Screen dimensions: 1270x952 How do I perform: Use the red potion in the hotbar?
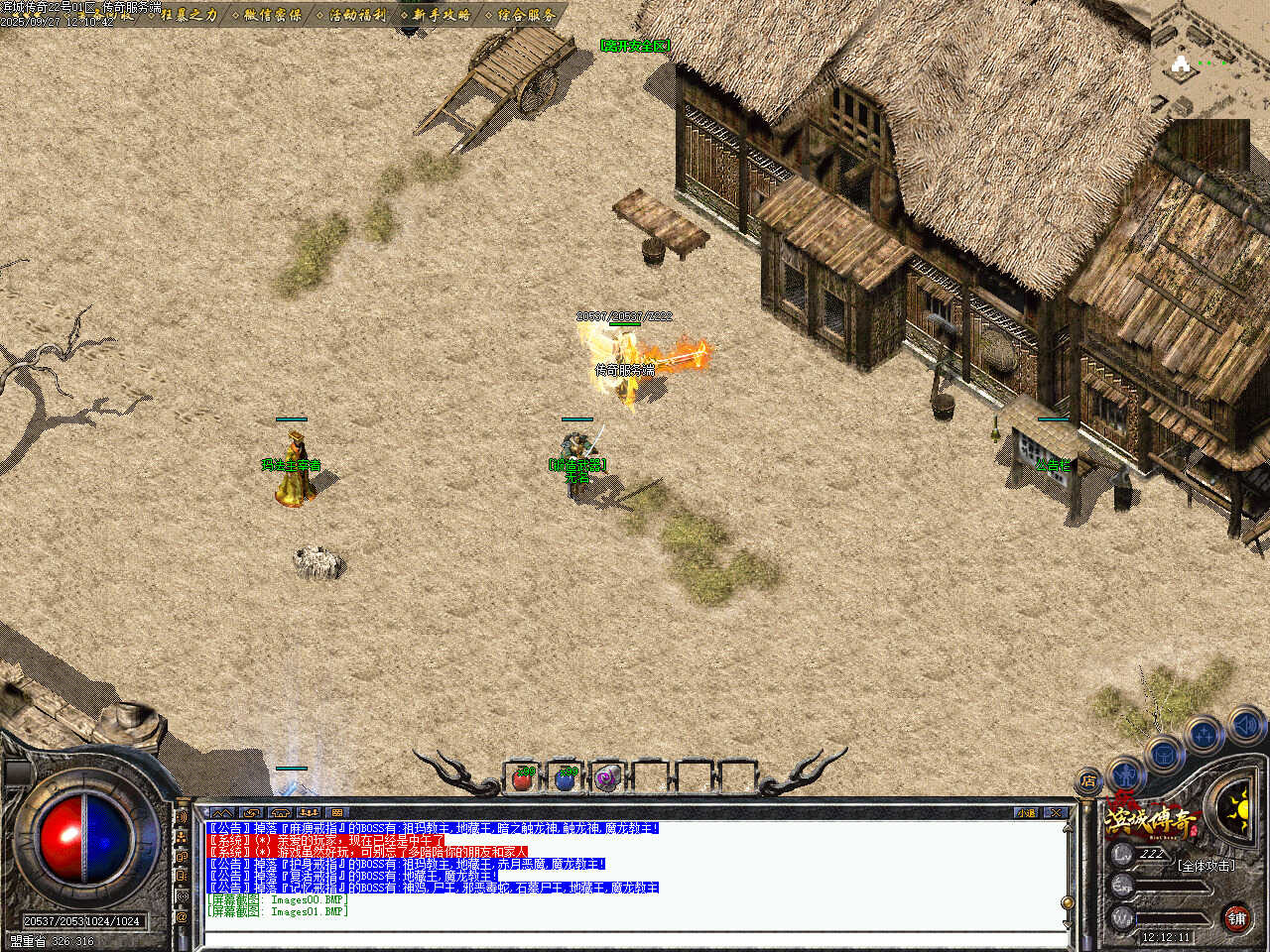pyautogui.click(x=522, y=778)
